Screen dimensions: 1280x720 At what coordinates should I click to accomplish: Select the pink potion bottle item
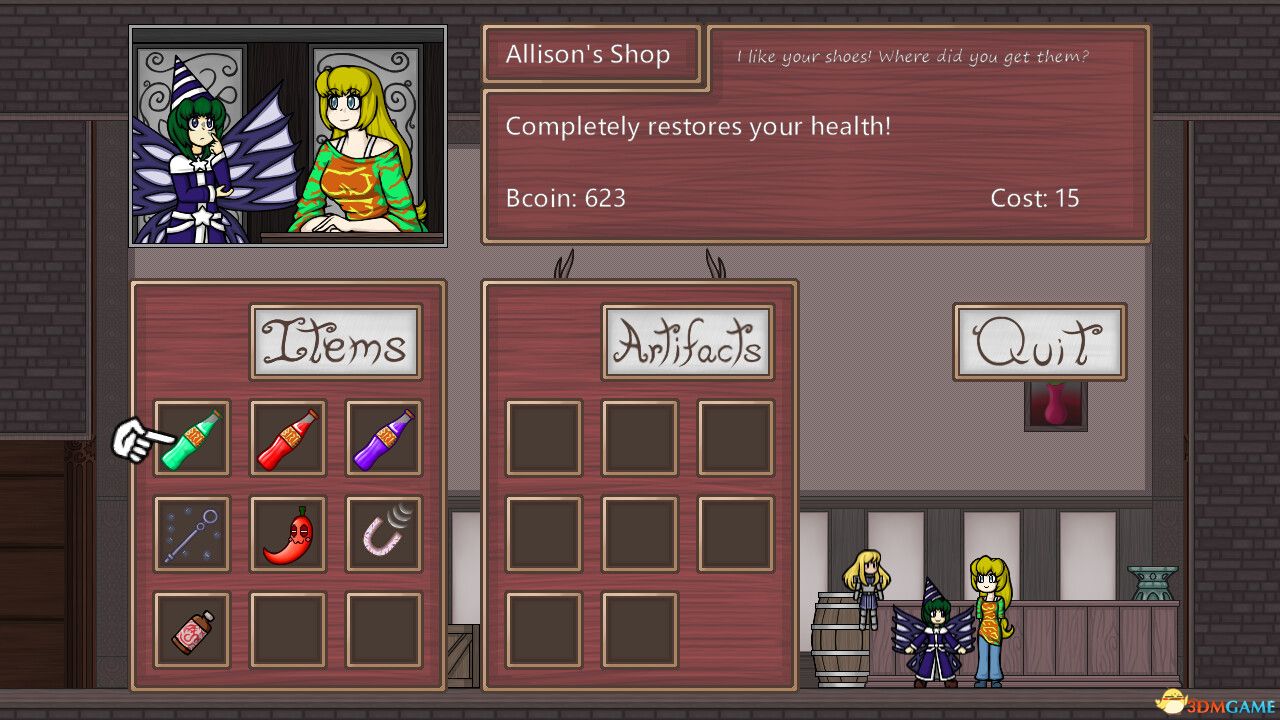click(x=192, y=629)
